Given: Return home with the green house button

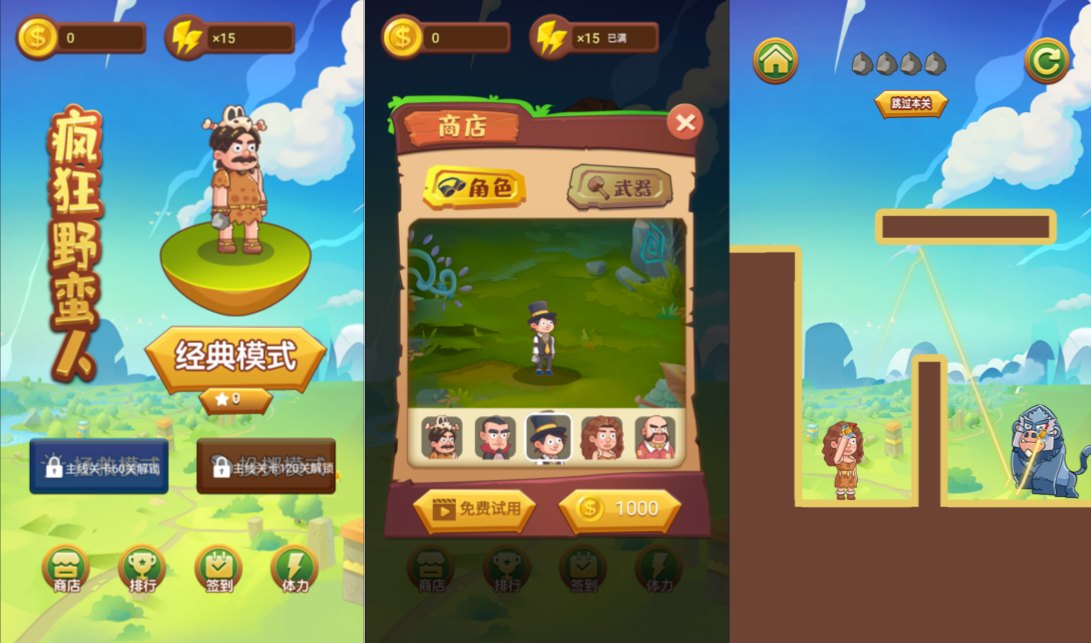Looking at the screenshot, I should click(775, 61).
